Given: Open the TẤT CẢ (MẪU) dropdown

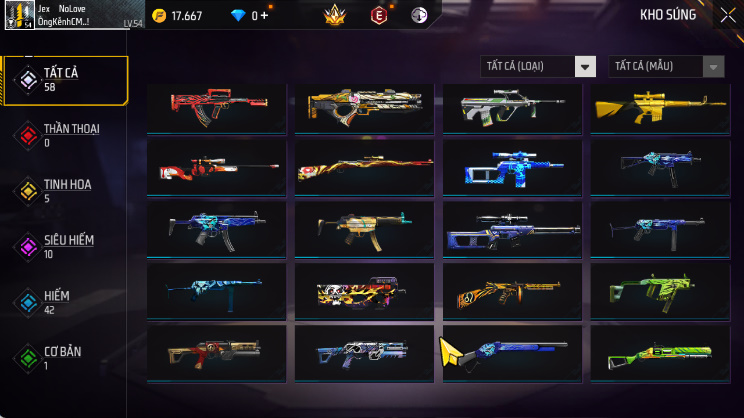Looking at the screenshot, I should tap(666, 67).
